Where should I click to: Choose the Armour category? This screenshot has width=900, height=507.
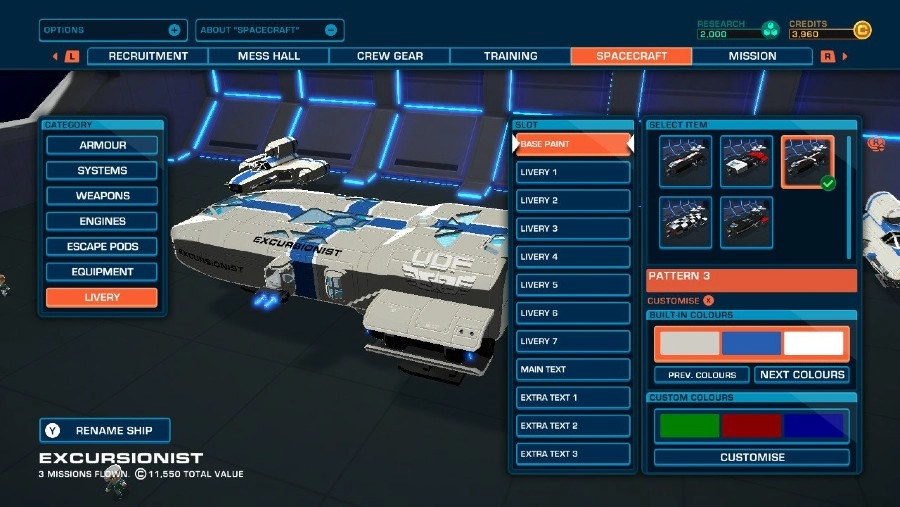(102, 146)
